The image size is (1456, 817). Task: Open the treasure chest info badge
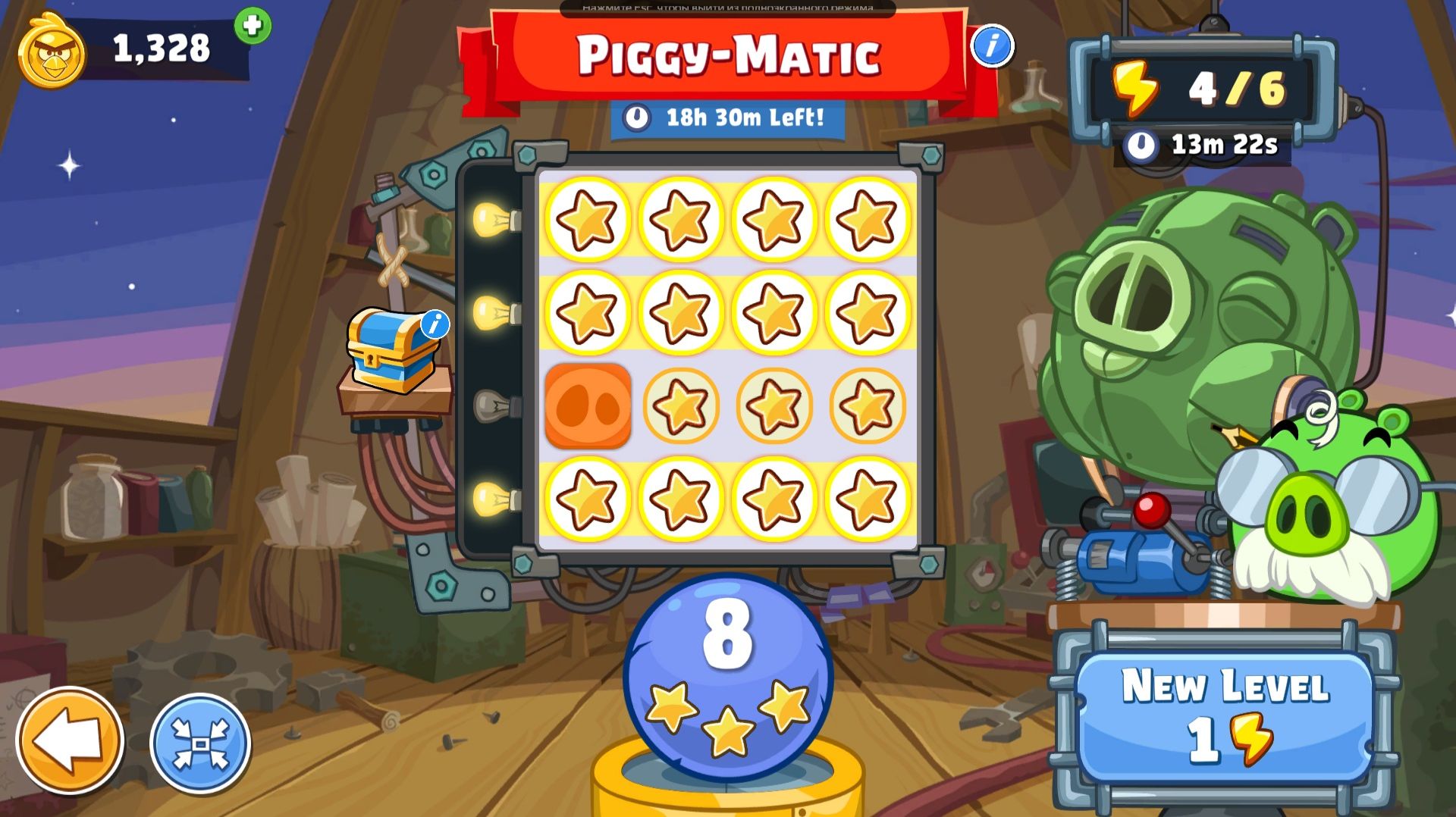pos(435,323)
